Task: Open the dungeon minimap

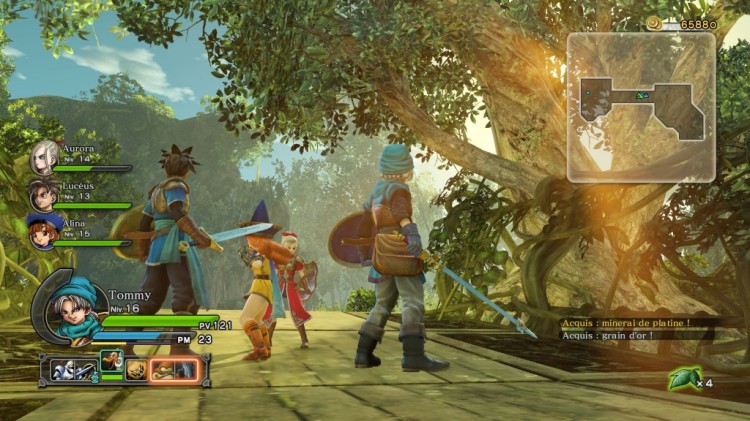Action: coord(641,106)
